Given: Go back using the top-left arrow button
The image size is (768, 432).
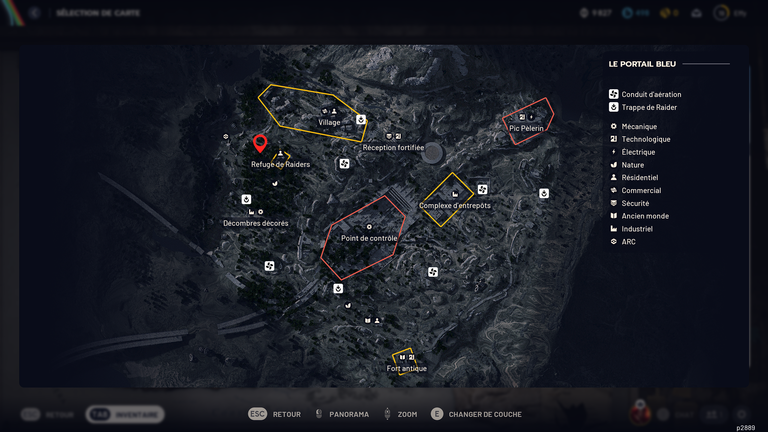Looking at the screenshot, I should tap(35, 13).
